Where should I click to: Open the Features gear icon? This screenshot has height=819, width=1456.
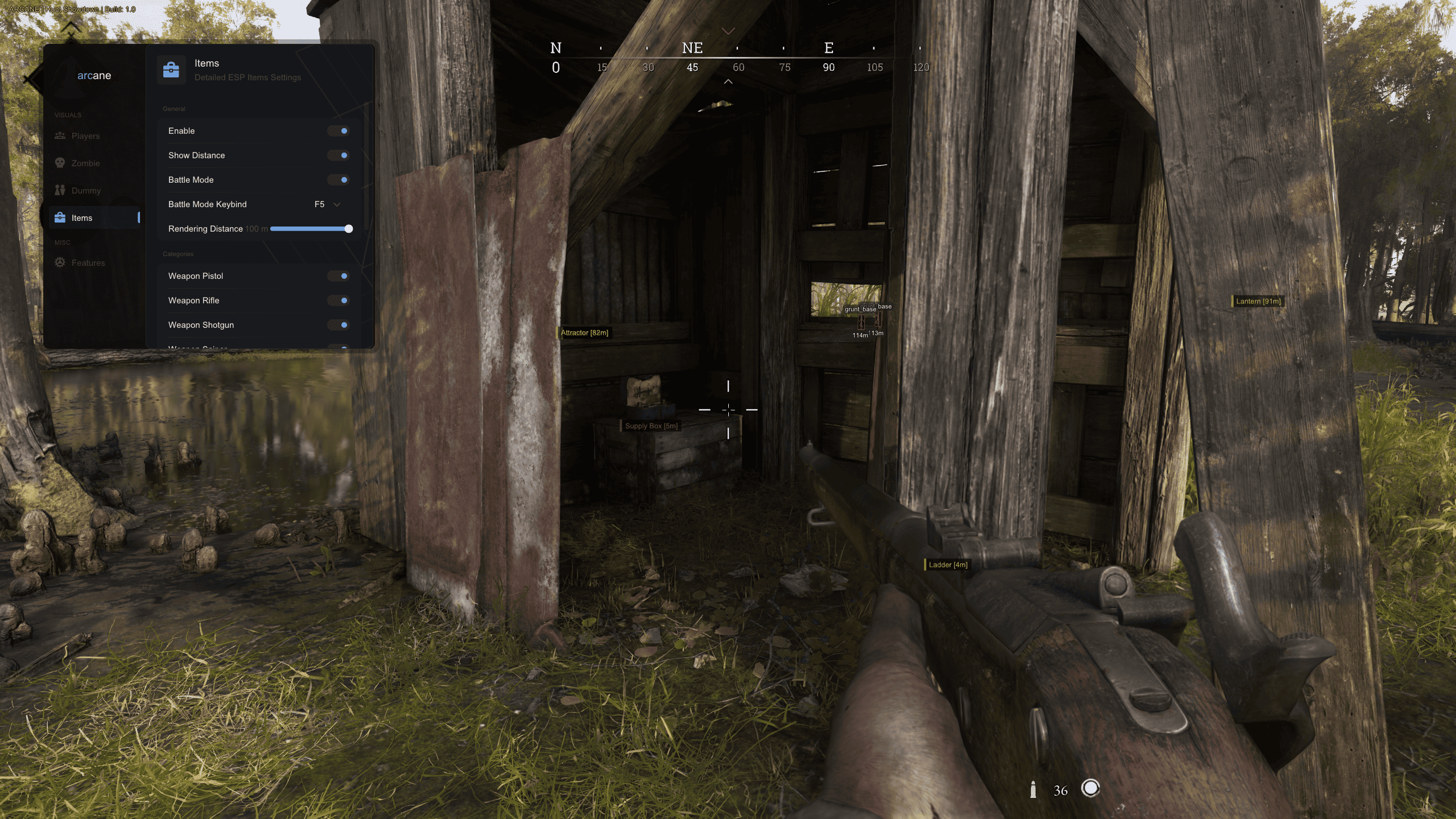60,262
